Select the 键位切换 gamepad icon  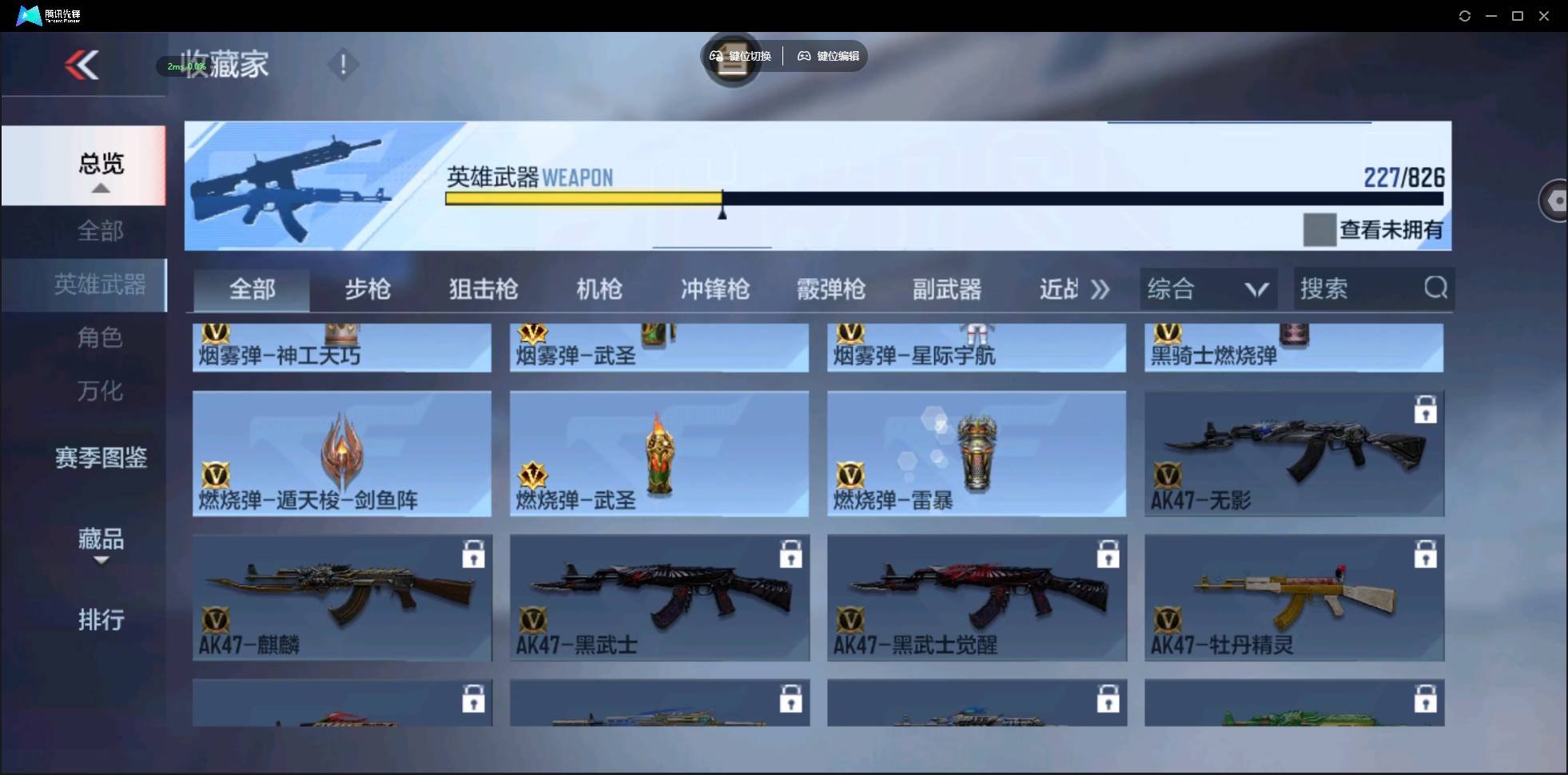coord(714,56)
